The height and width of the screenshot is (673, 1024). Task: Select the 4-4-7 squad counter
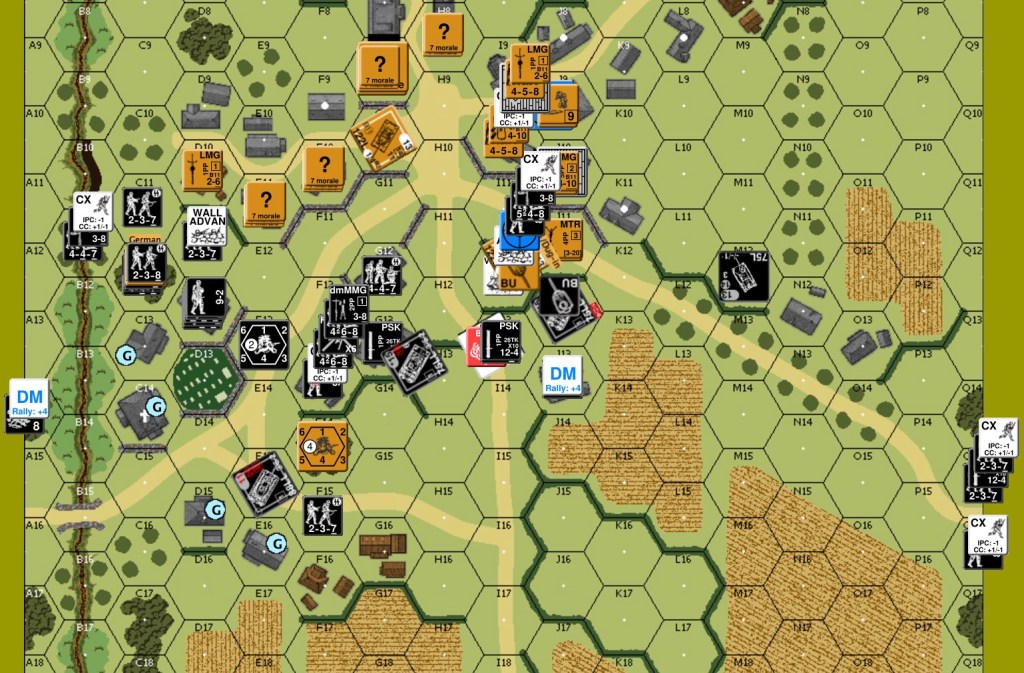point(381,276)
